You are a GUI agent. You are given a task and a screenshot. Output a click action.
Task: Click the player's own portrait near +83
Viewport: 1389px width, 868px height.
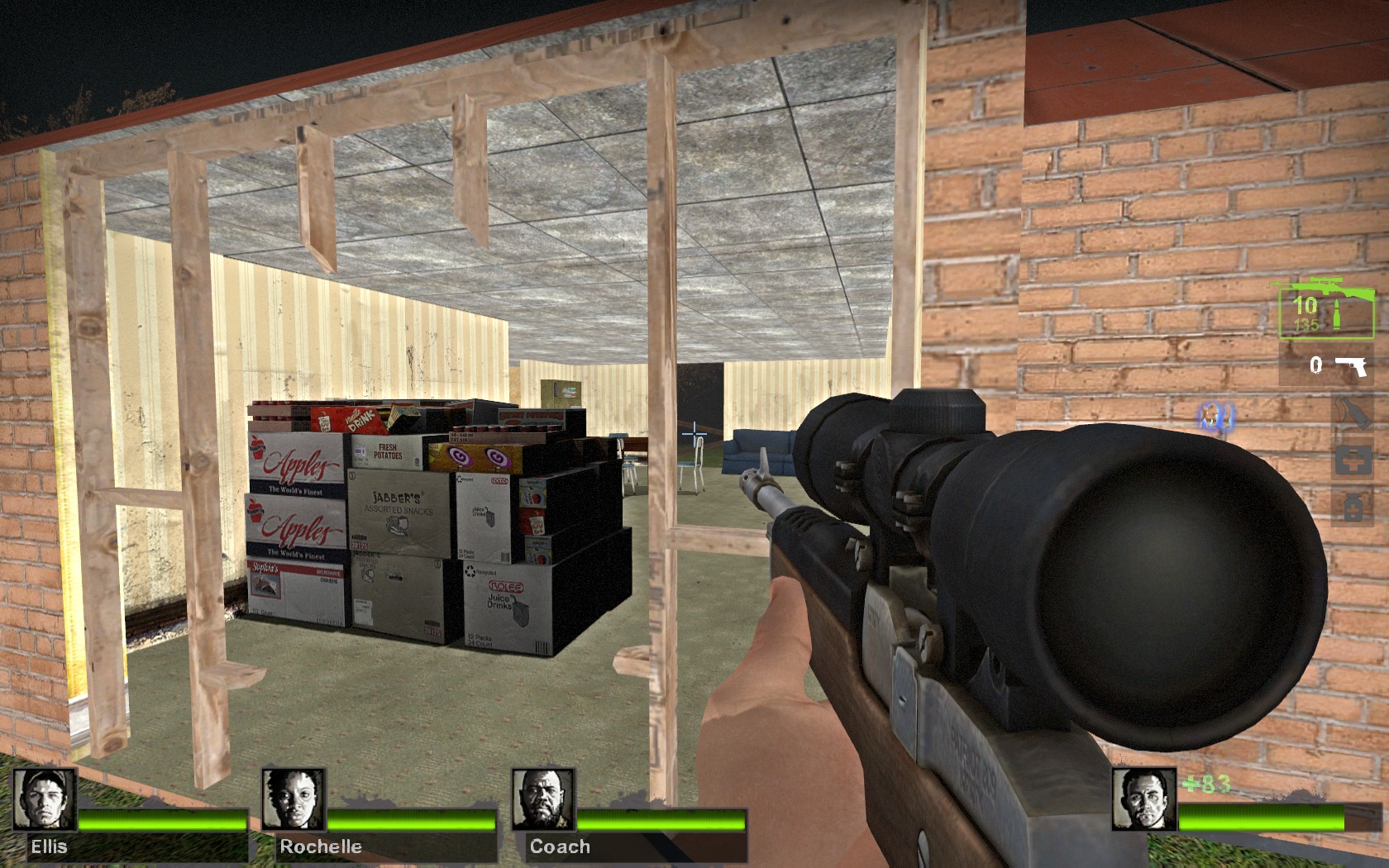1145,798
